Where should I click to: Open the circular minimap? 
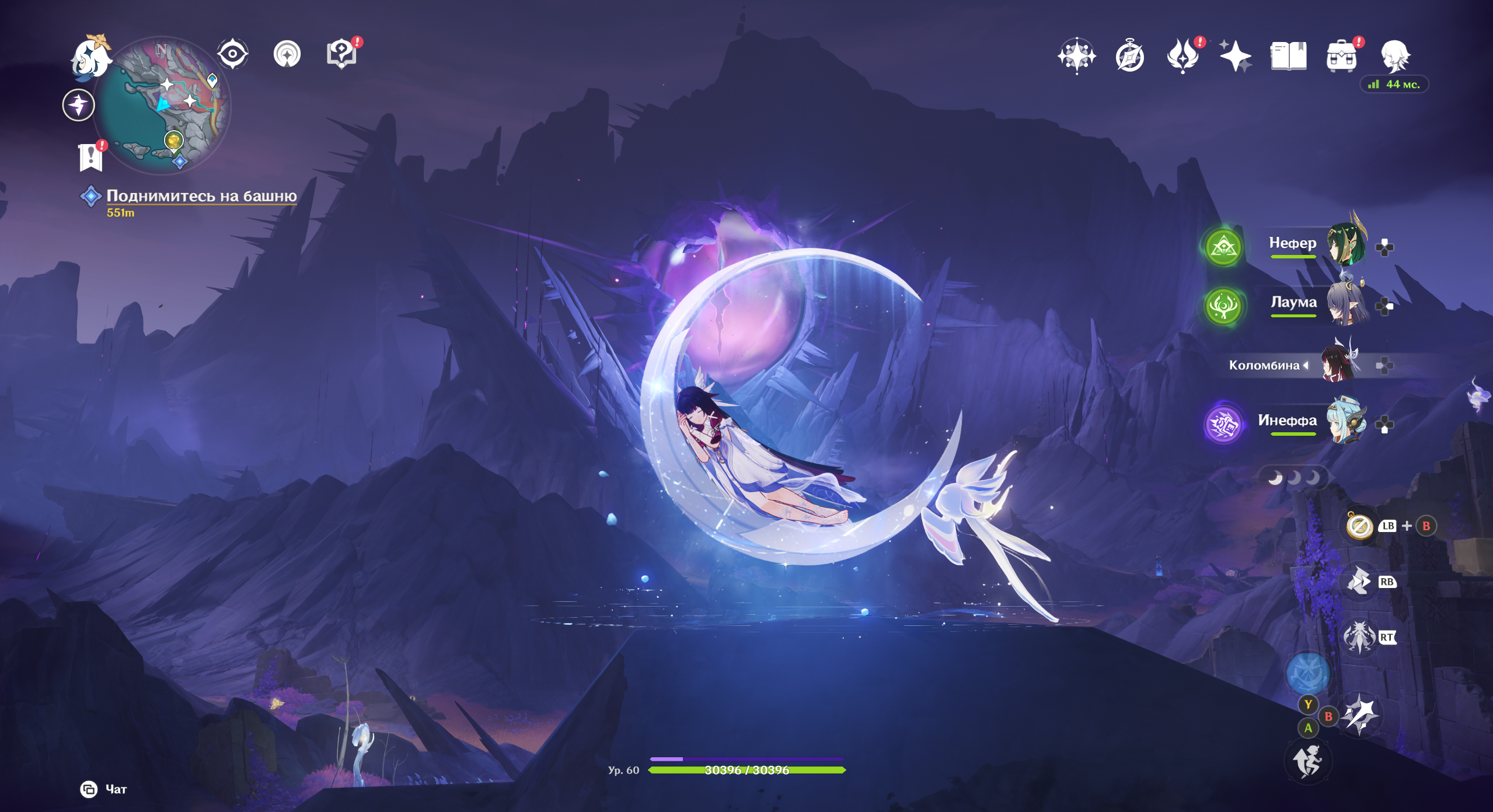pos(163,105)
